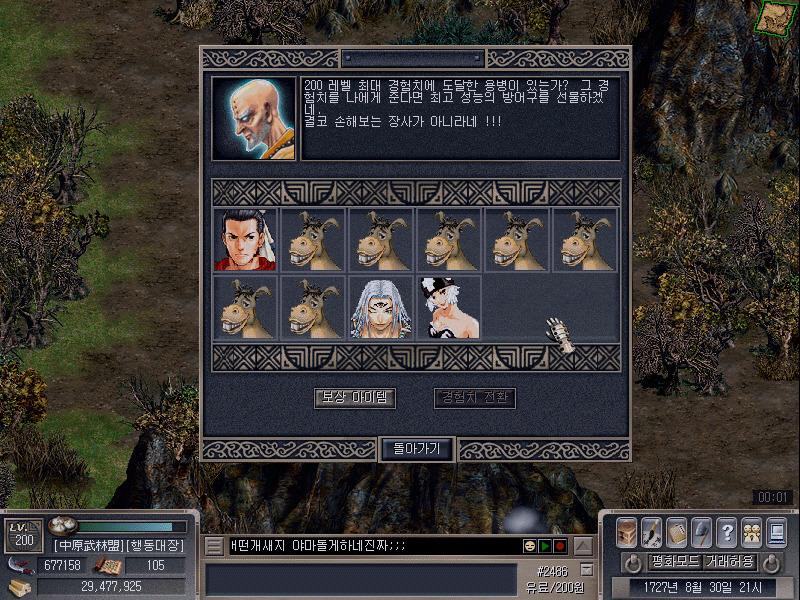
Task: Click the chat text input field
Action: point(370,546)
